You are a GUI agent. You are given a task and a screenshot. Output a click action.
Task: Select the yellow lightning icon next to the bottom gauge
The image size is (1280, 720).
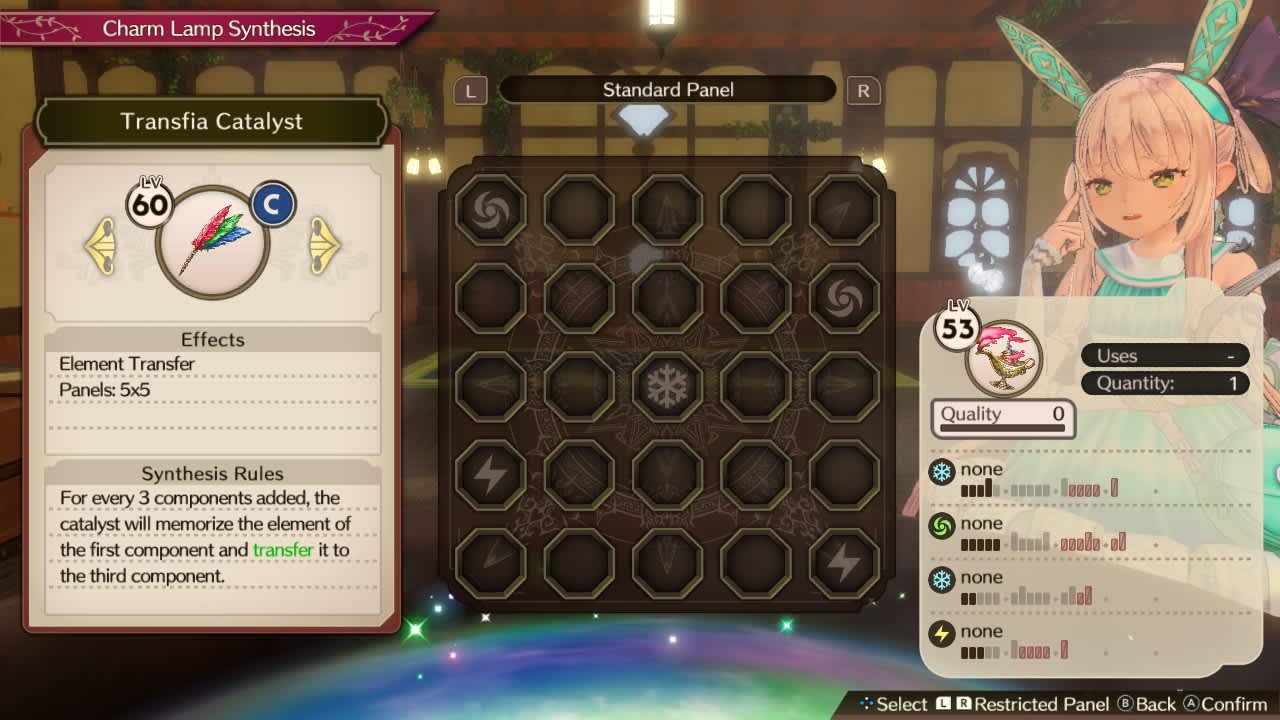click(x=941, y=632)
